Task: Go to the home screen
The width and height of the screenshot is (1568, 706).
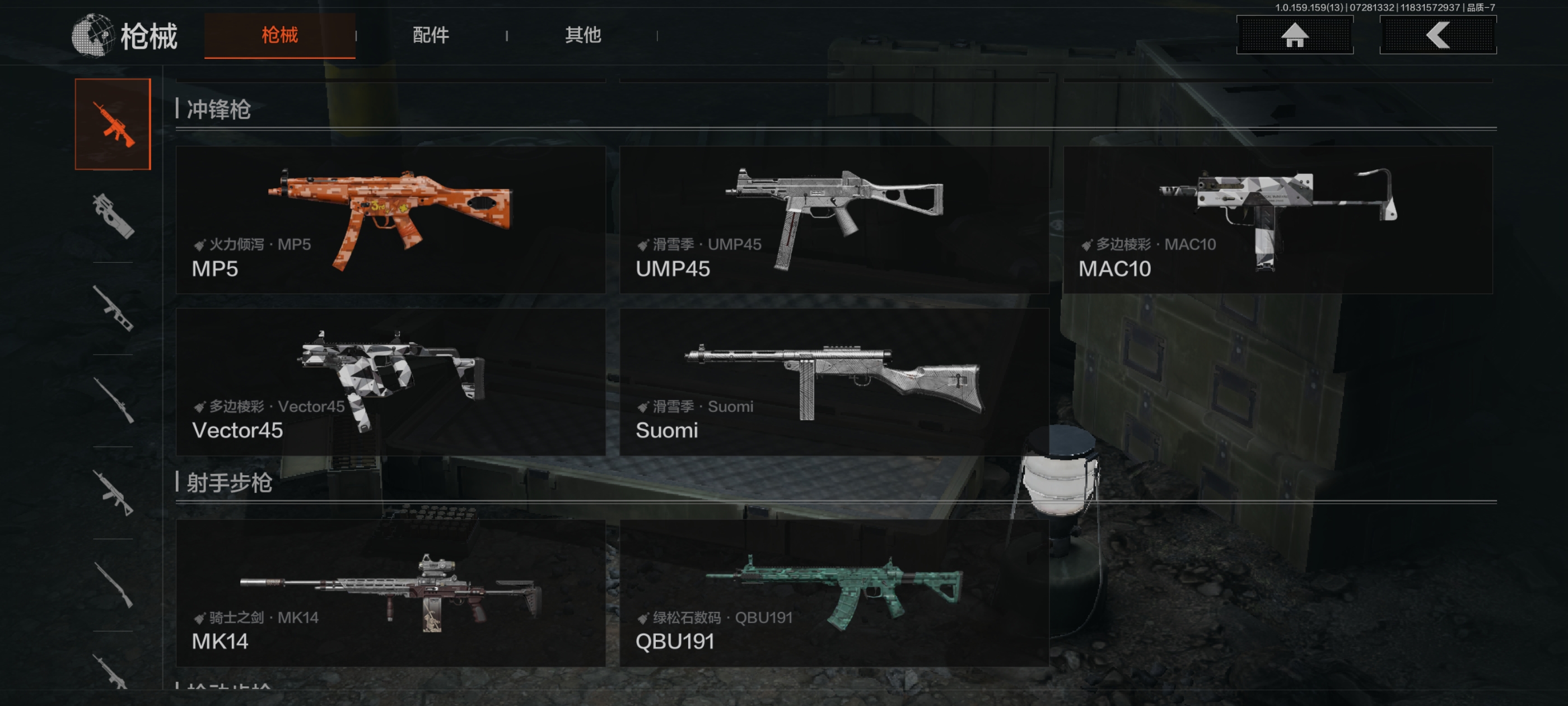Action: [x=1294, y=35]
